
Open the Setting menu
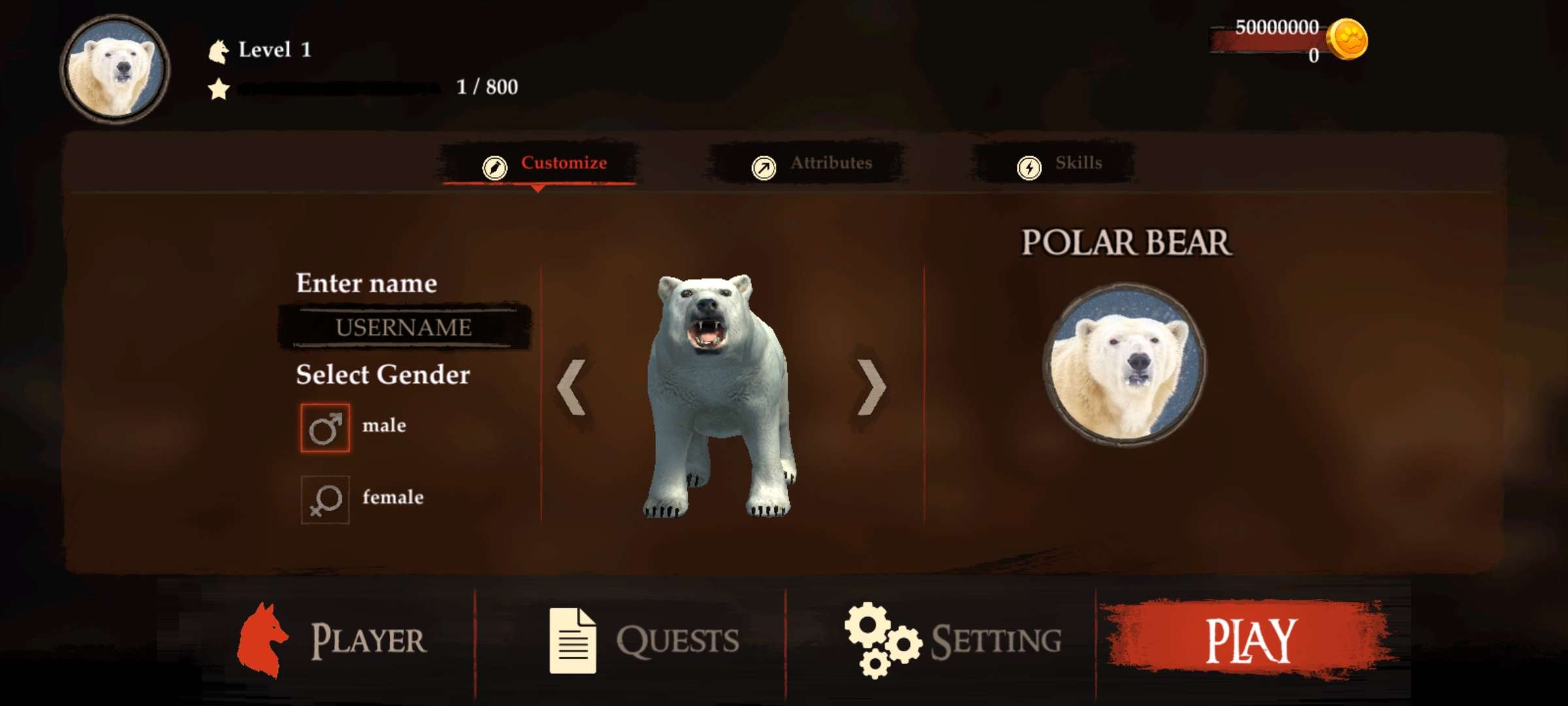(x=953, y=640)
